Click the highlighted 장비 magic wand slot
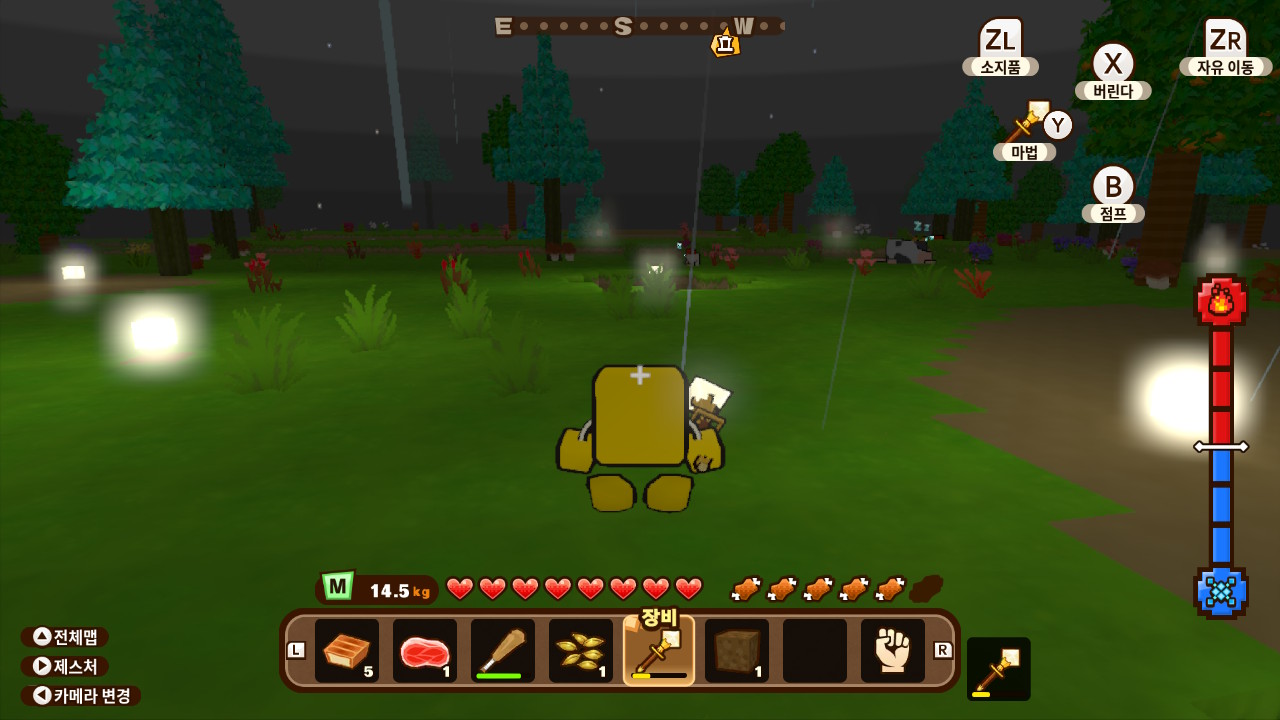The image size is (1280, 720). coord(659,651)
